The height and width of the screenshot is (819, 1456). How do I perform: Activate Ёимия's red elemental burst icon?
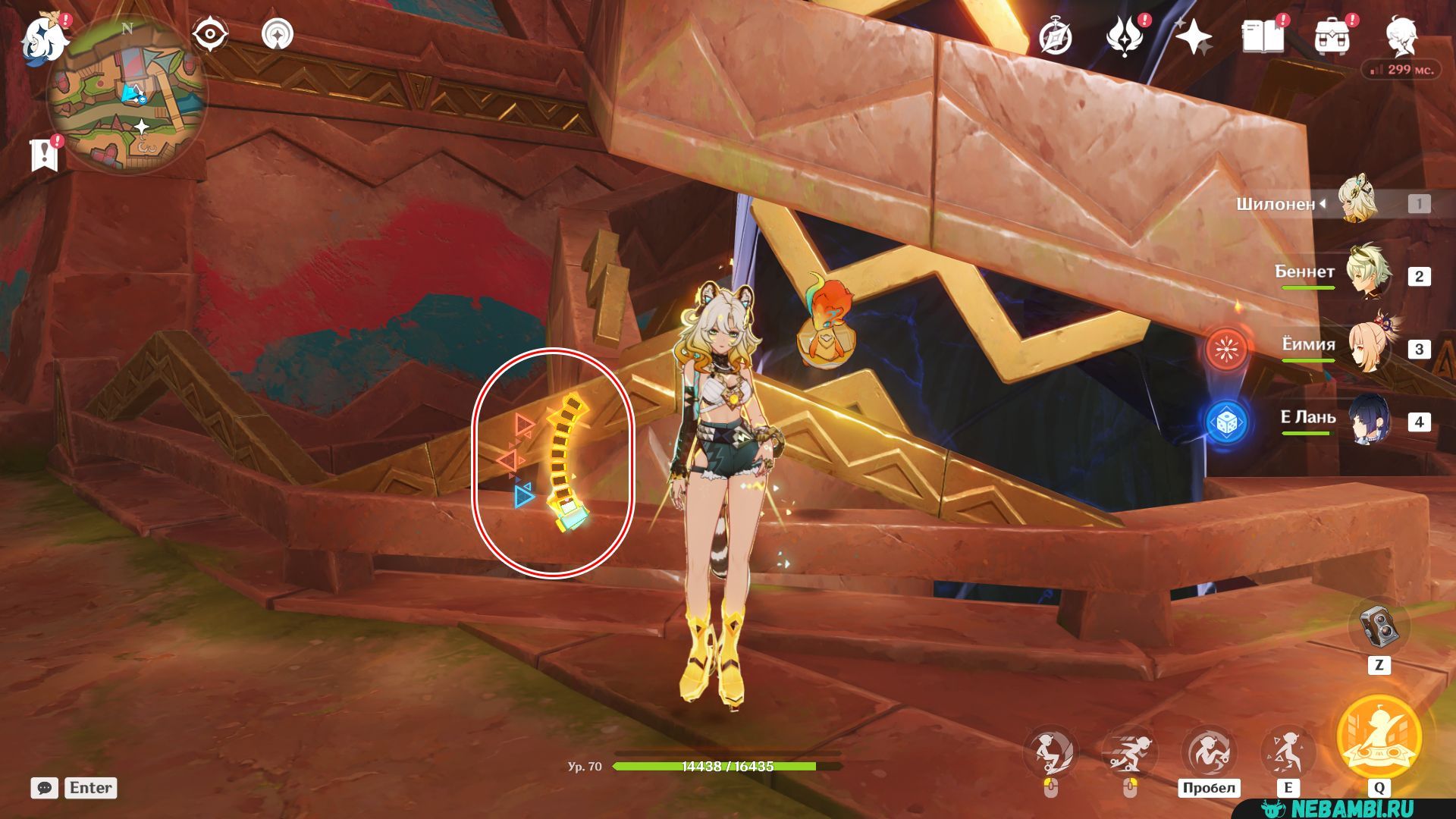[x=1226, y=349]
